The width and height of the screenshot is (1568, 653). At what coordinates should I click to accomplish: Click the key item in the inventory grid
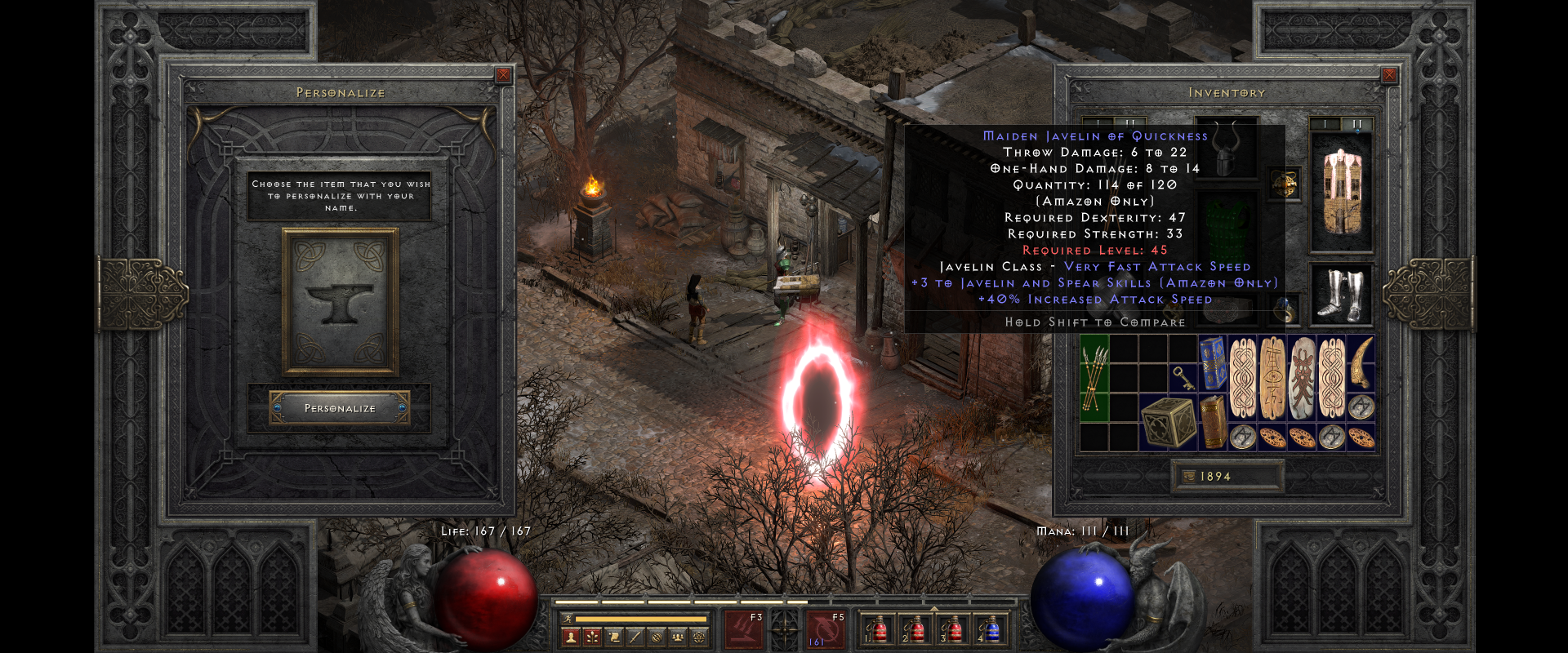pyautogui.click(x=1184, y=379)
